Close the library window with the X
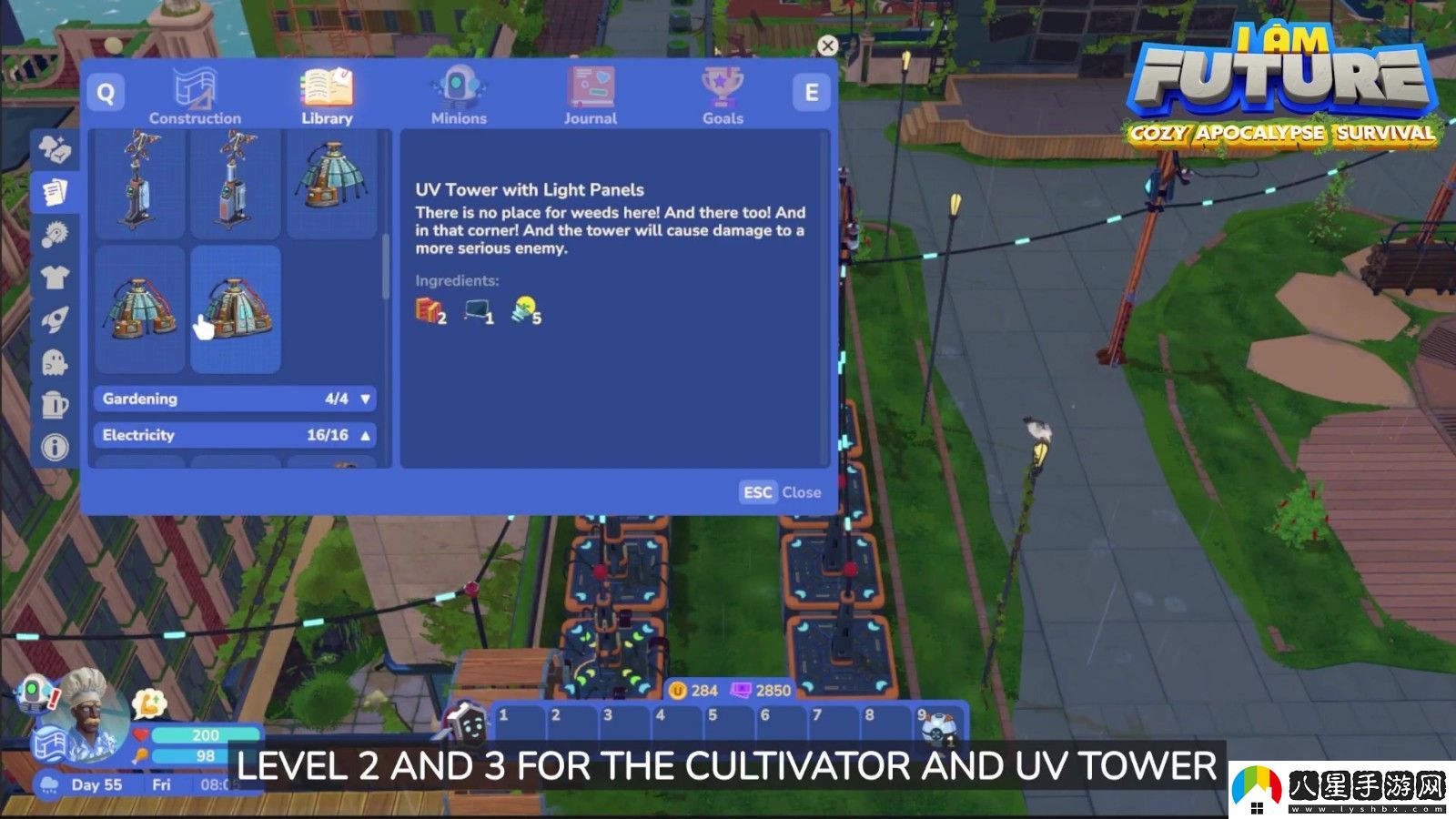Screen dimensions: 1456x819 coord(827,45)
